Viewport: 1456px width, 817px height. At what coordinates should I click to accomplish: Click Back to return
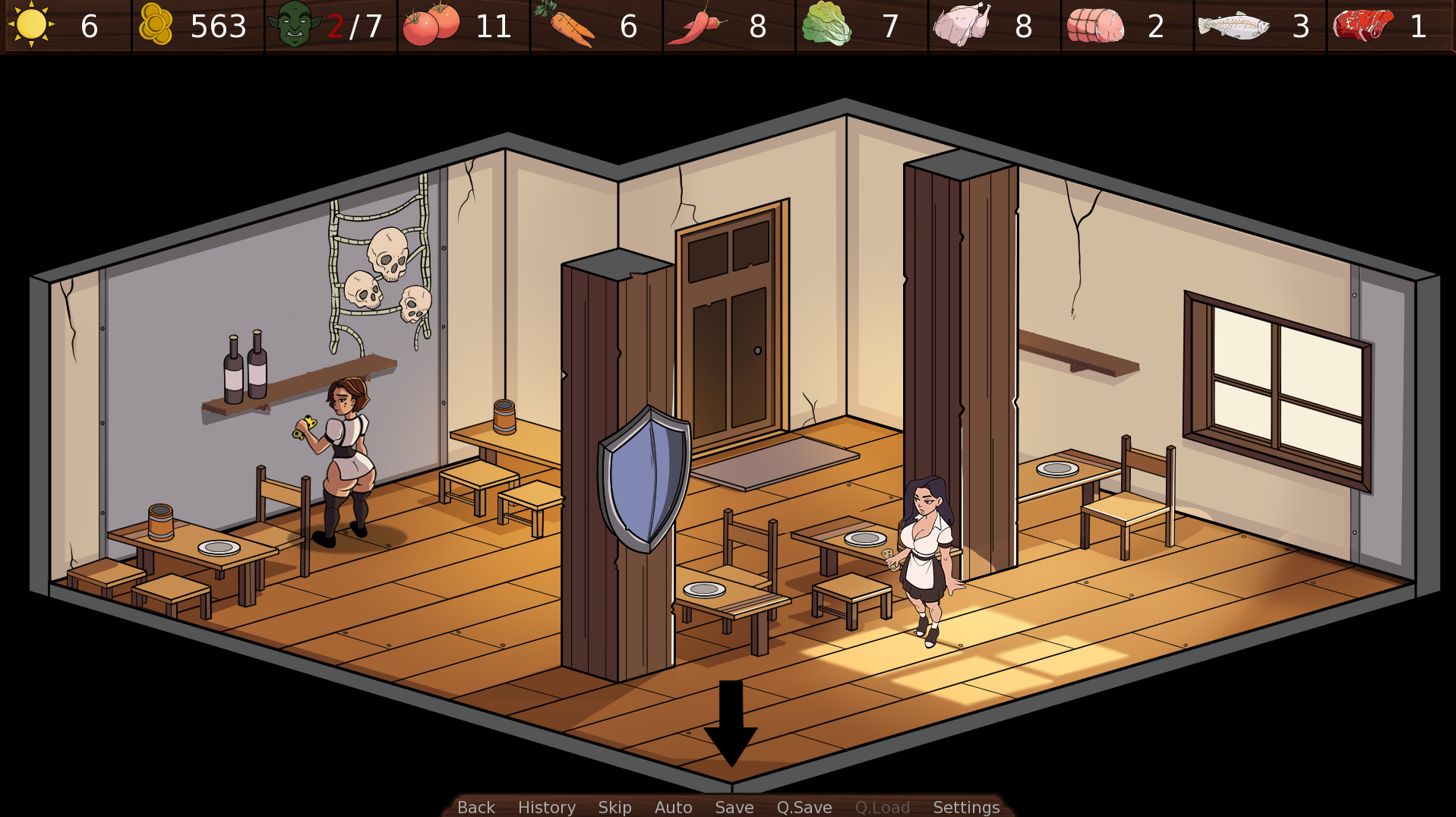(x=475, y=807)
